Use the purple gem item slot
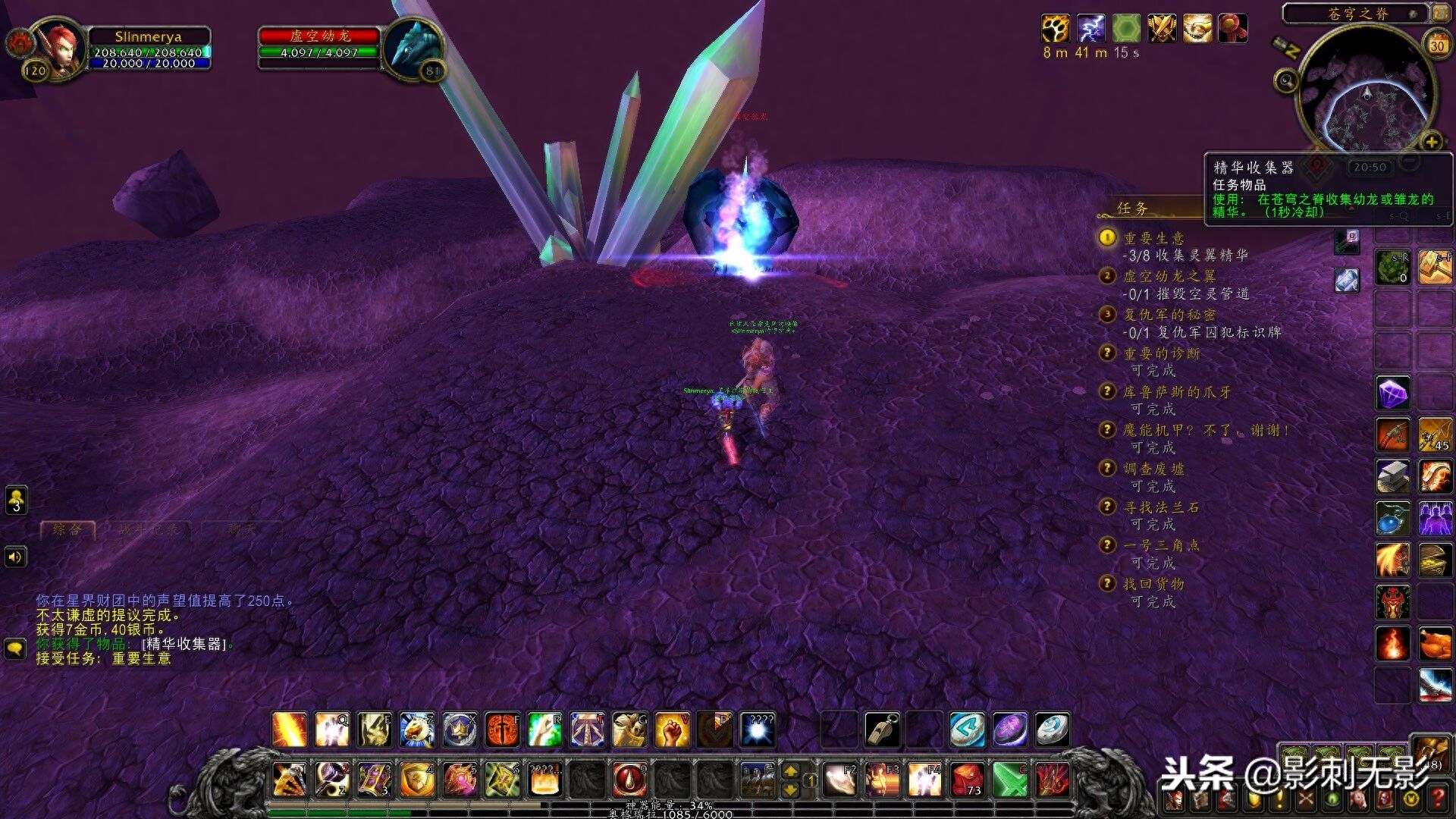The width and height of the screenshot is (1456, 819). (x=1392, y=393)
